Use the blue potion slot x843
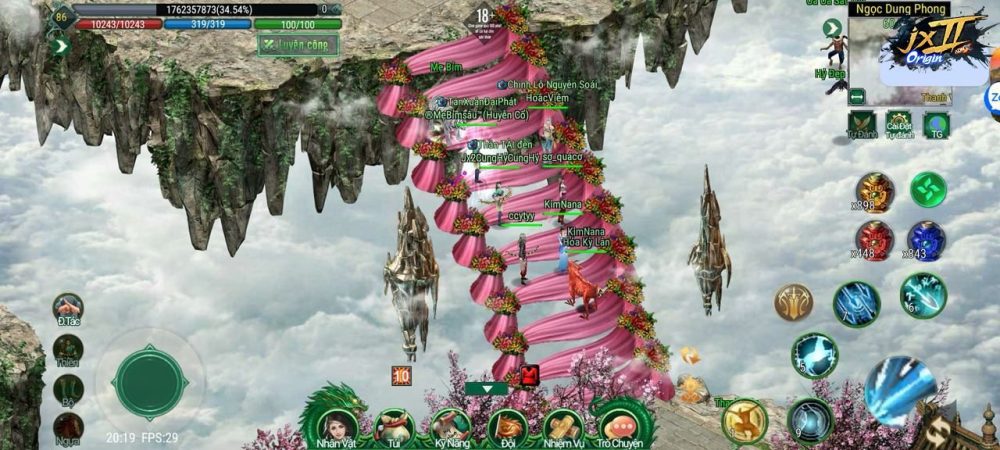This screenshot has height=450, width=1000. point(926,240)
